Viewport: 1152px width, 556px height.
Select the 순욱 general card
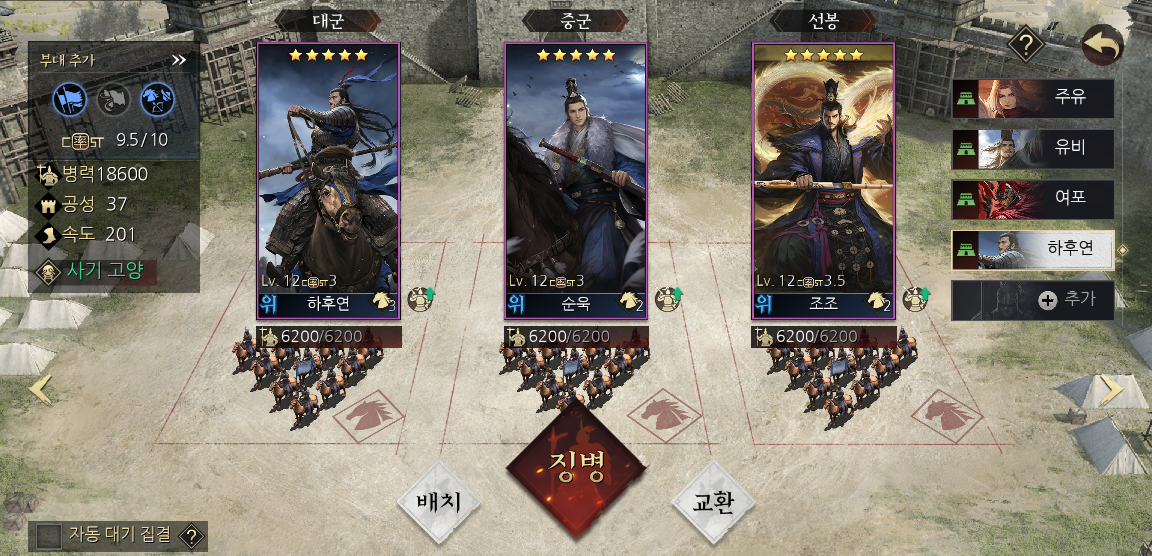pos(575,180)
